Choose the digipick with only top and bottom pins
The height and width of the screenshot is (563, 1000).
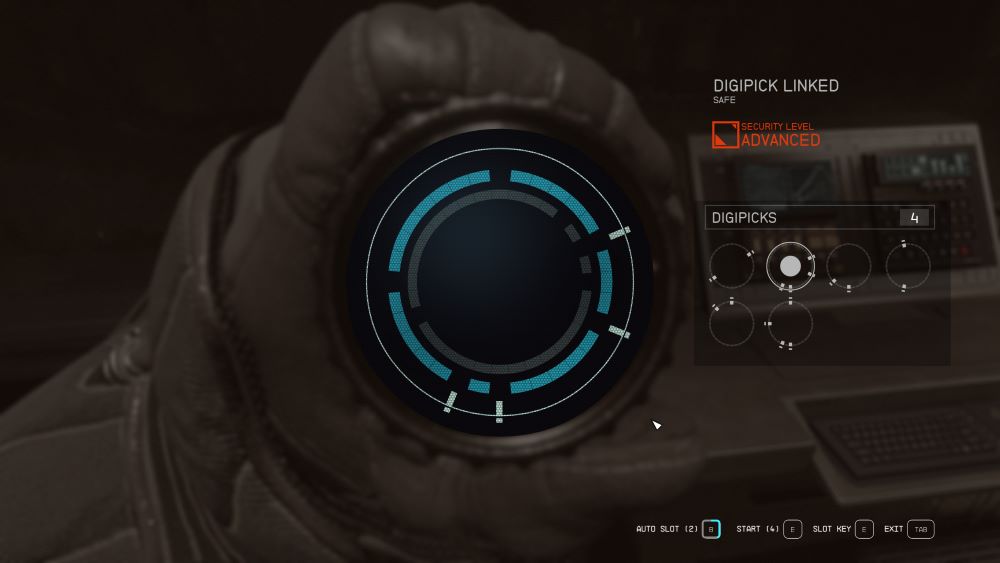[908, 266]
